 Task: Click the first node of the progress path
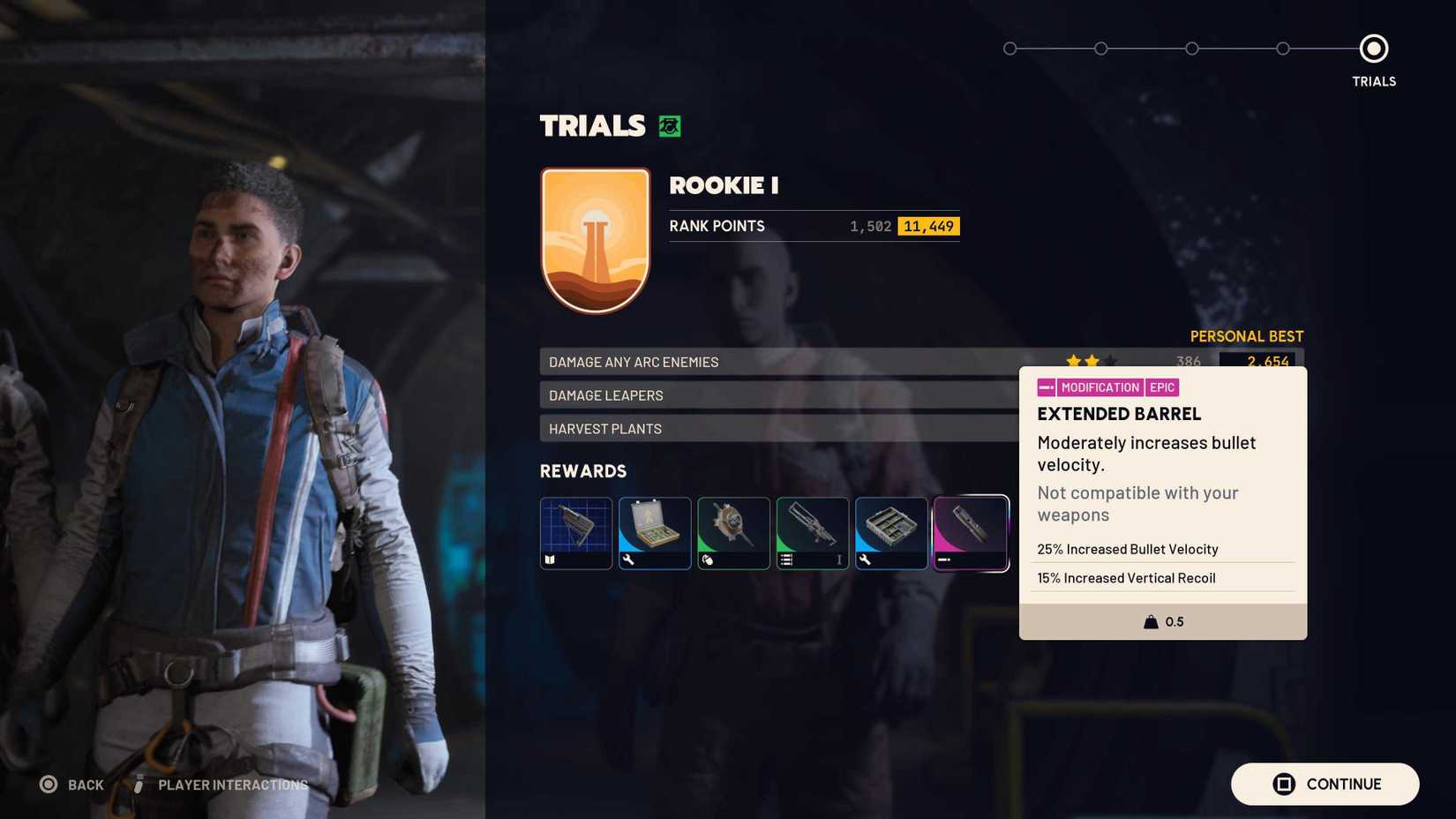1009,49
